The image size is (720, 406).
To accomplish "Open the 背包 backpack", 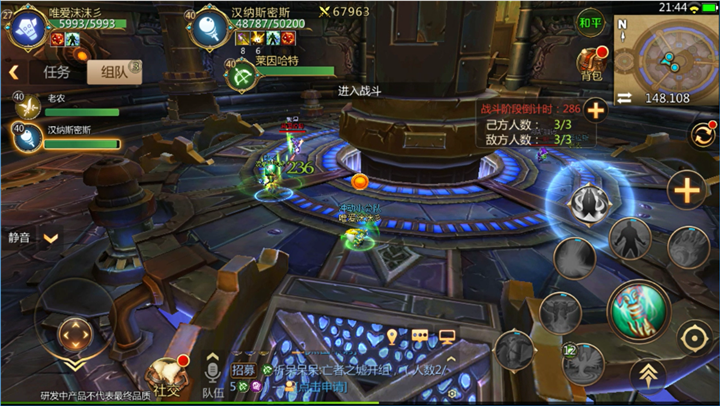I will point(591,64).
